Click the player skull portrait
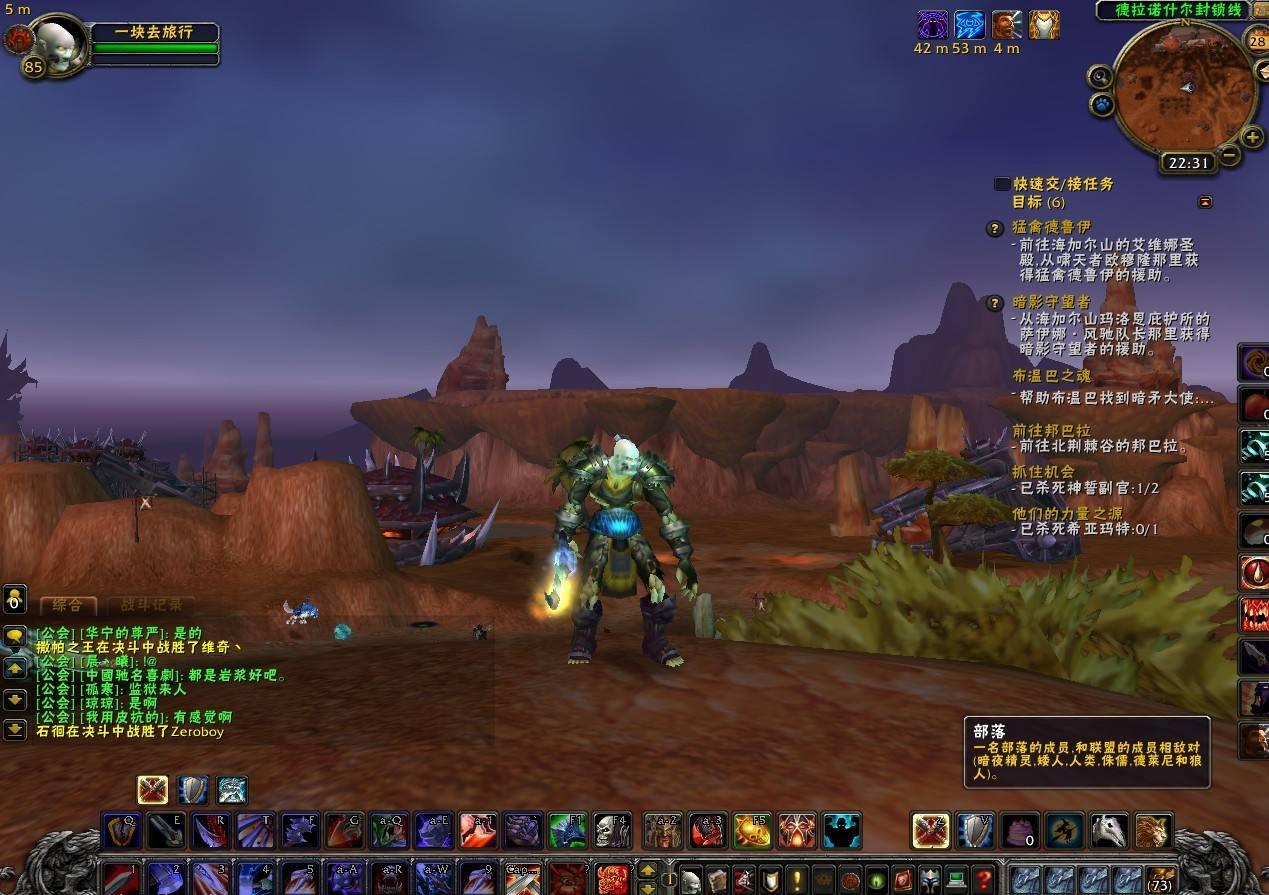The width and height of the screenshot is (1269, 895). point(58,42)
